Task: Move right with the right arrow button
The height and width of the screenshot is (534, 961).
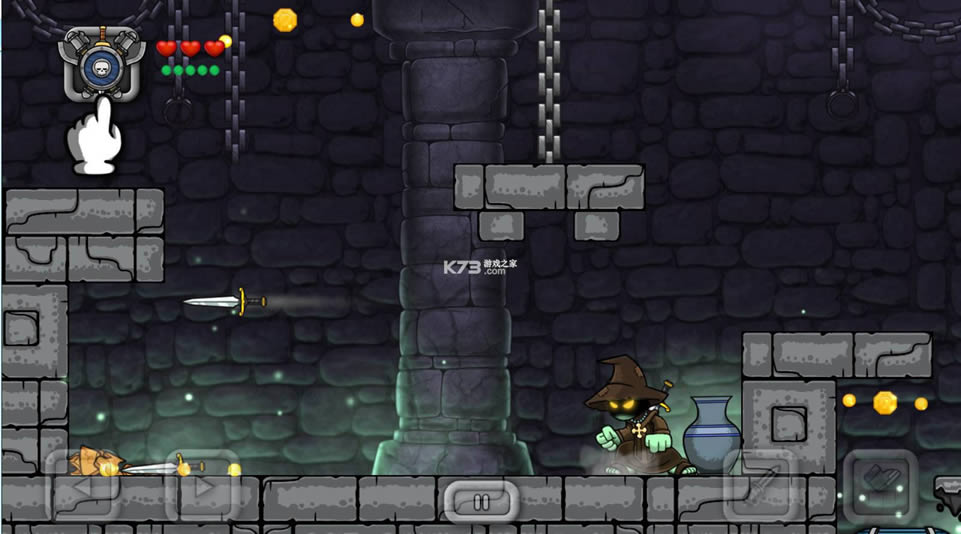Action: click(x=201, y=488)
